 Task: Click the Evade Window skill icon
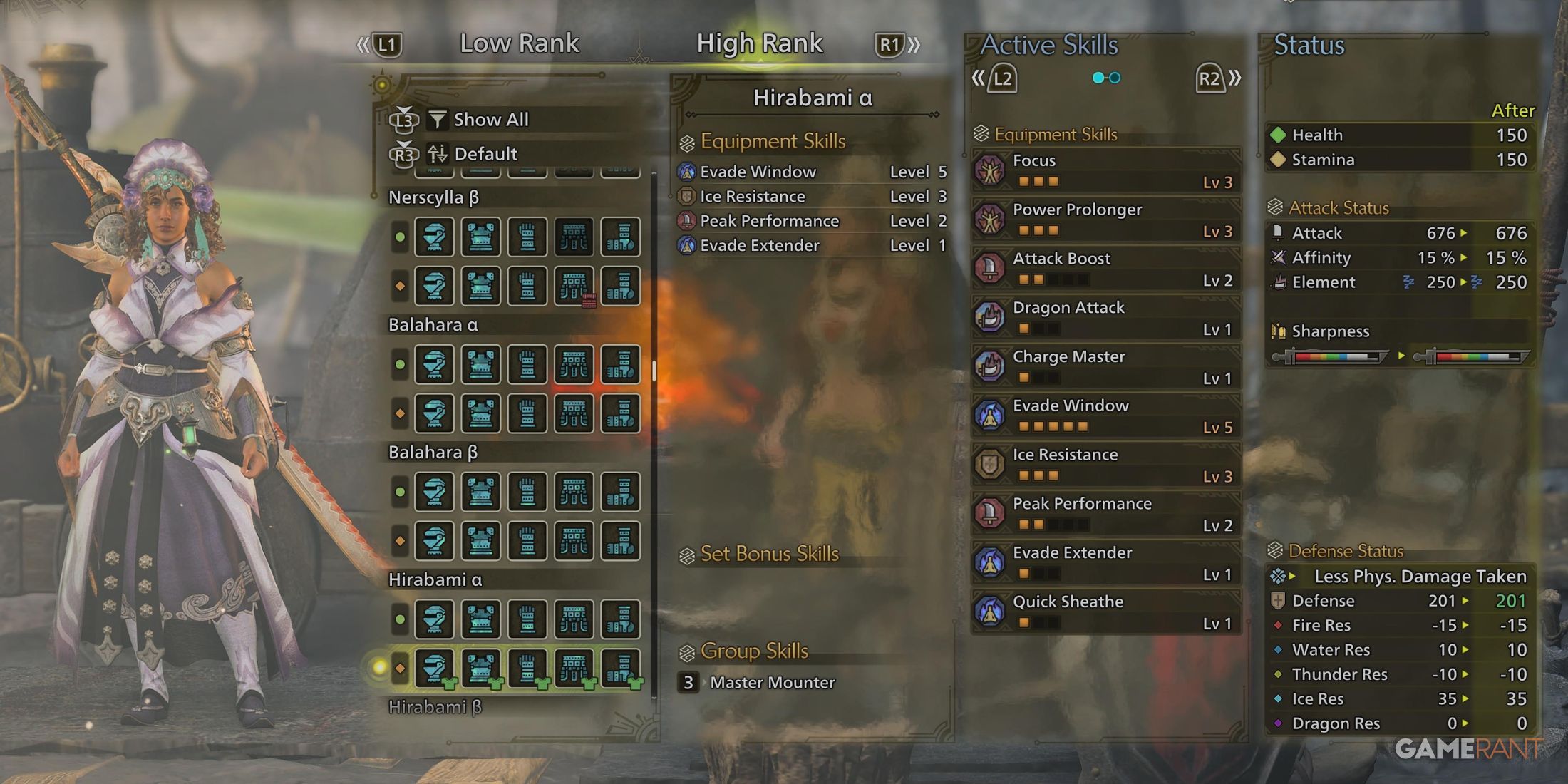[990, 416]
